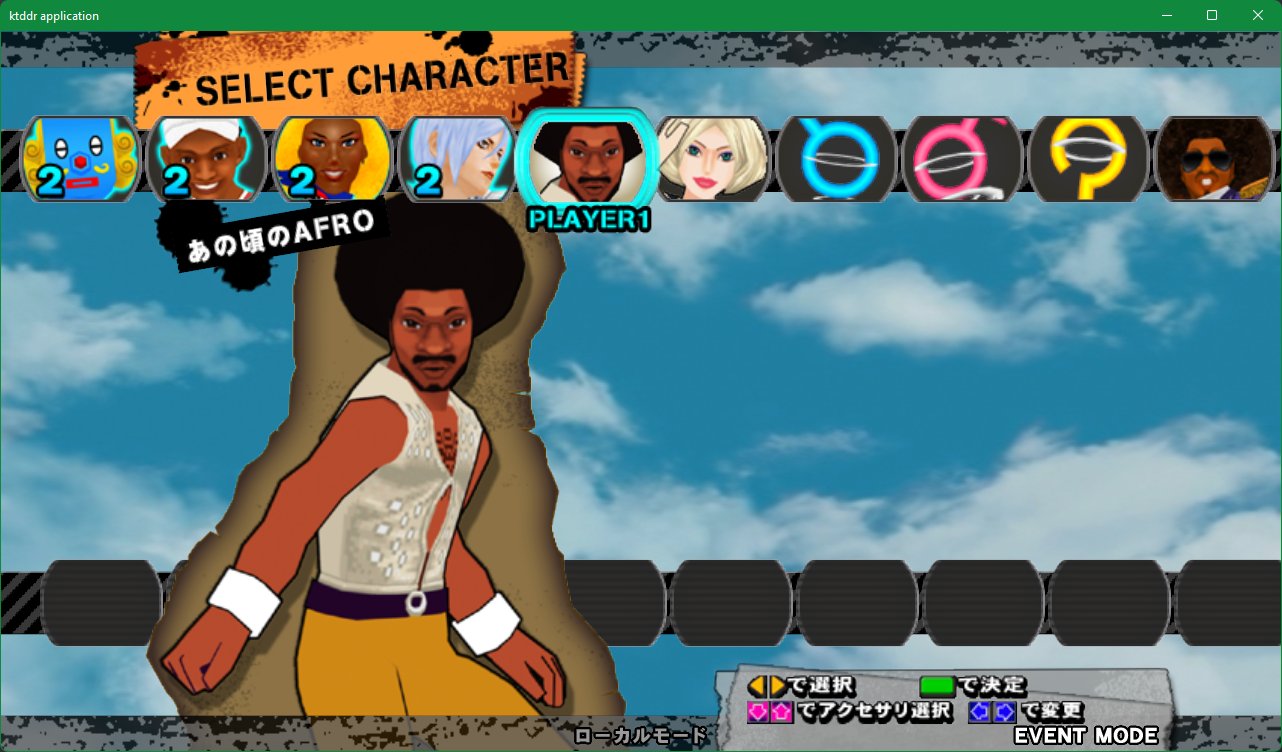This screenshot has width=1282, height=752.
Task: Minimize the ktddr application window
Action: tap(1166, 15)
